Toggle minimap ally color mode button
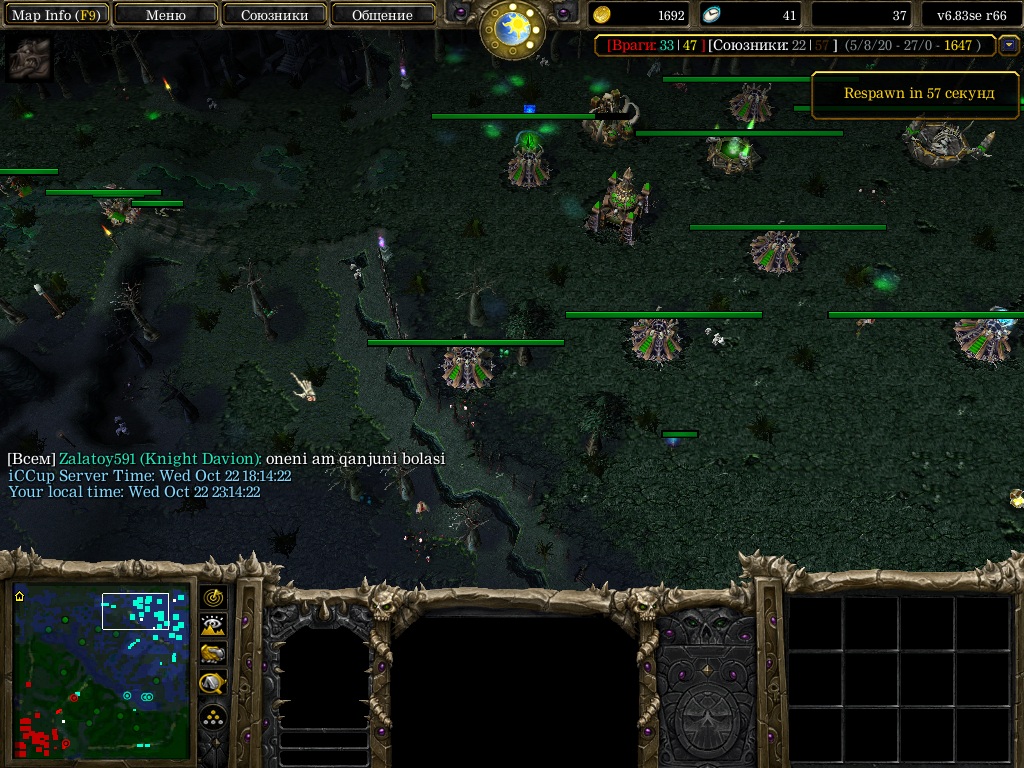The height and width of the screenshot is (768, 1024). coord(213,654)
